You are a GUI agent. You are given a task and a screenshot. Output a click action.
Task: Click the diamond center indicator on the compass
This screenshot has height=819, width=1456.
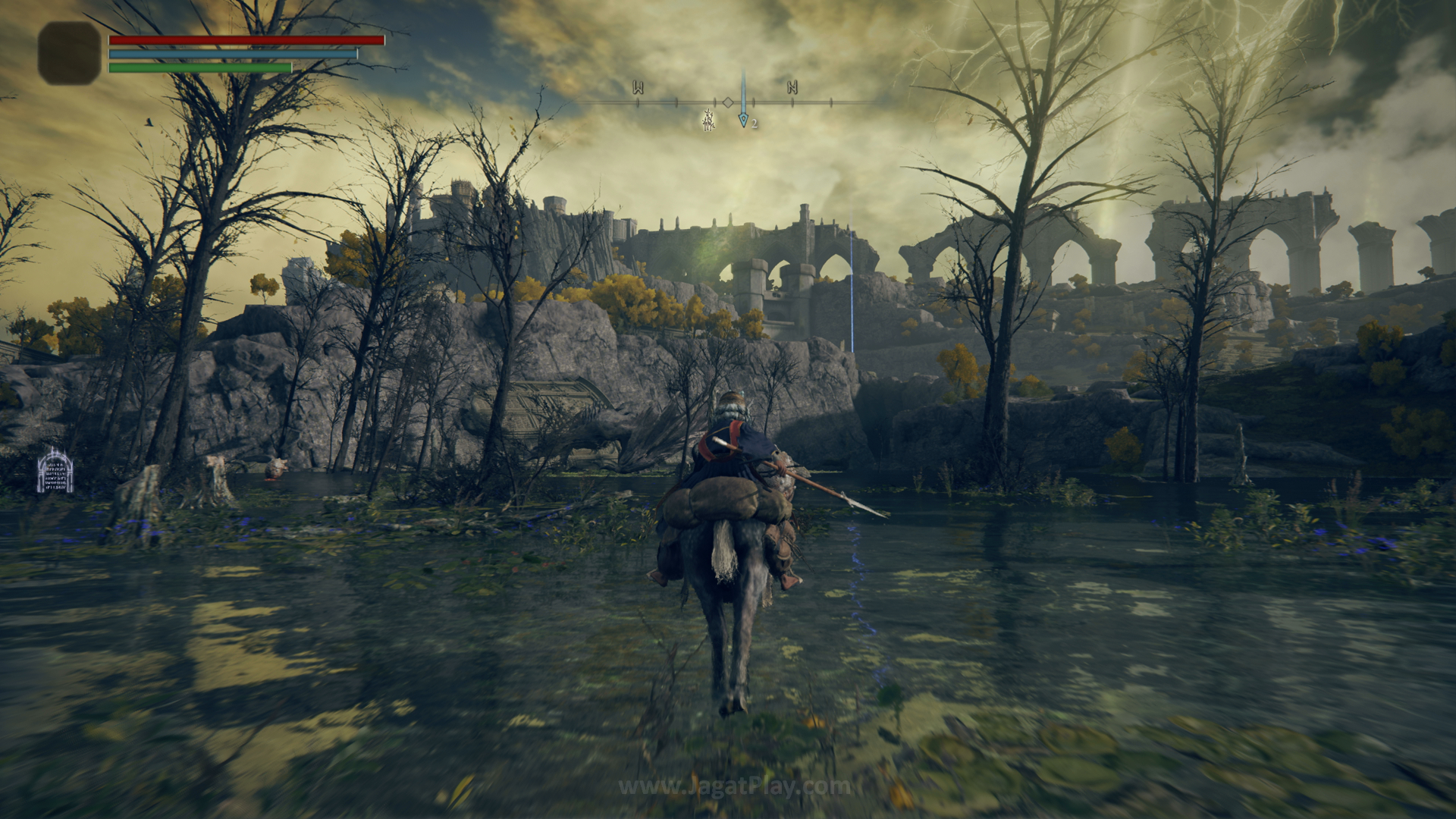click(x=727, y=102)
